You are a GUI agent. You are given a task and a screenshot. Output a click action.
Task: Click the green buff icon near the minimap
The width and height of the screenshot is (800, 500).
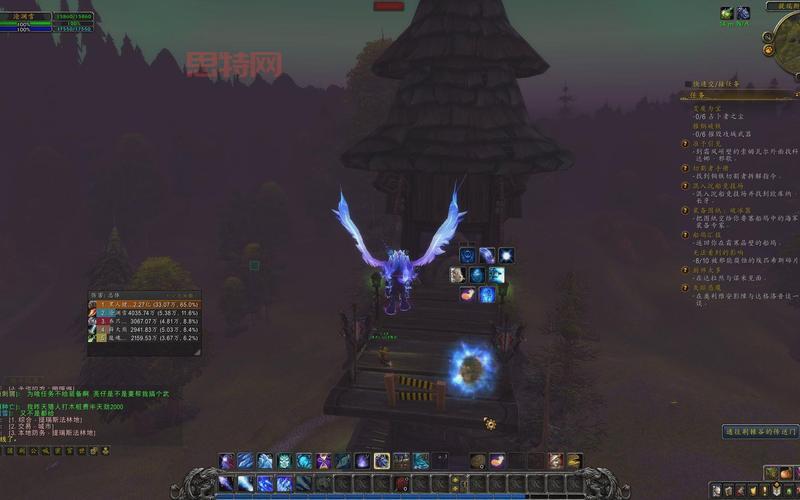(726, 13)
